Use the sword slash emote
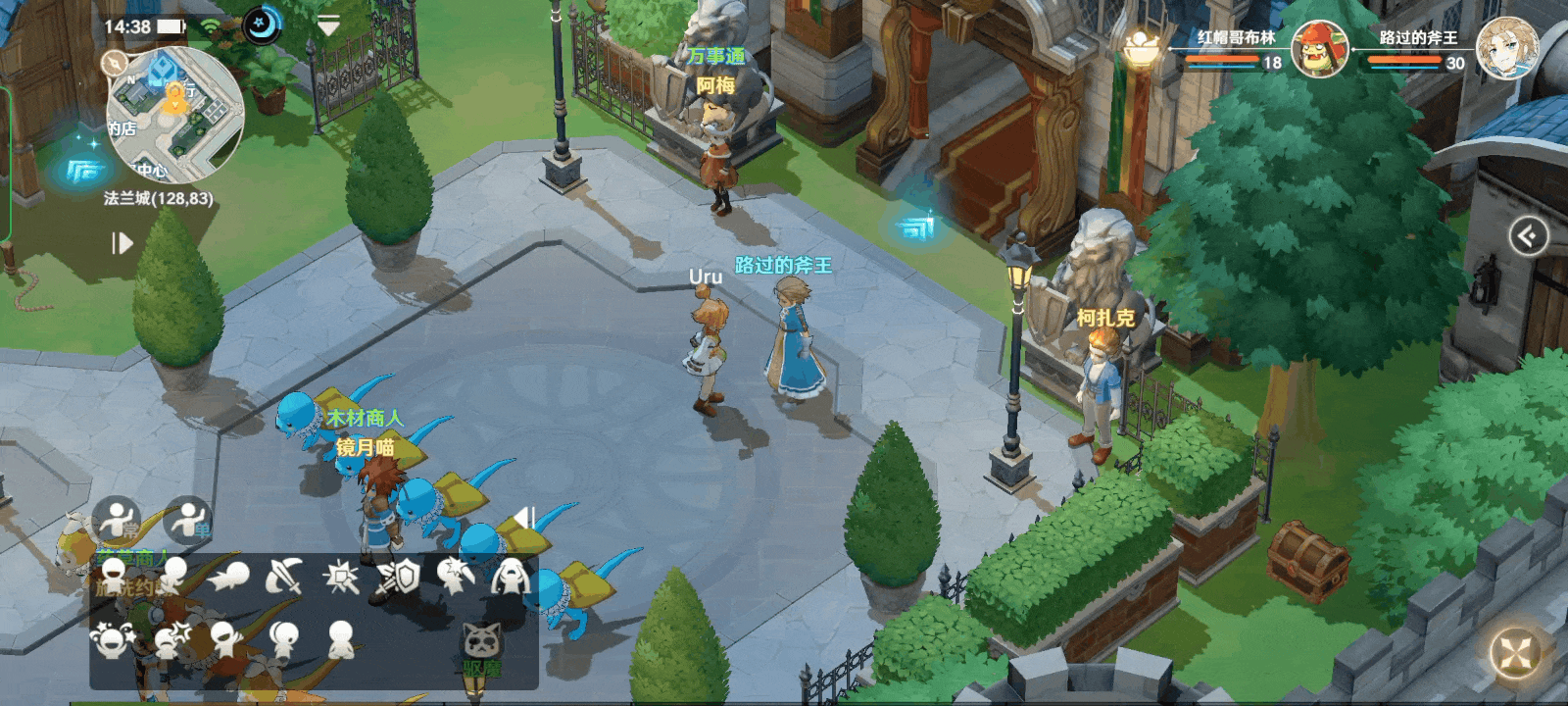 click(x=284, y=577)
